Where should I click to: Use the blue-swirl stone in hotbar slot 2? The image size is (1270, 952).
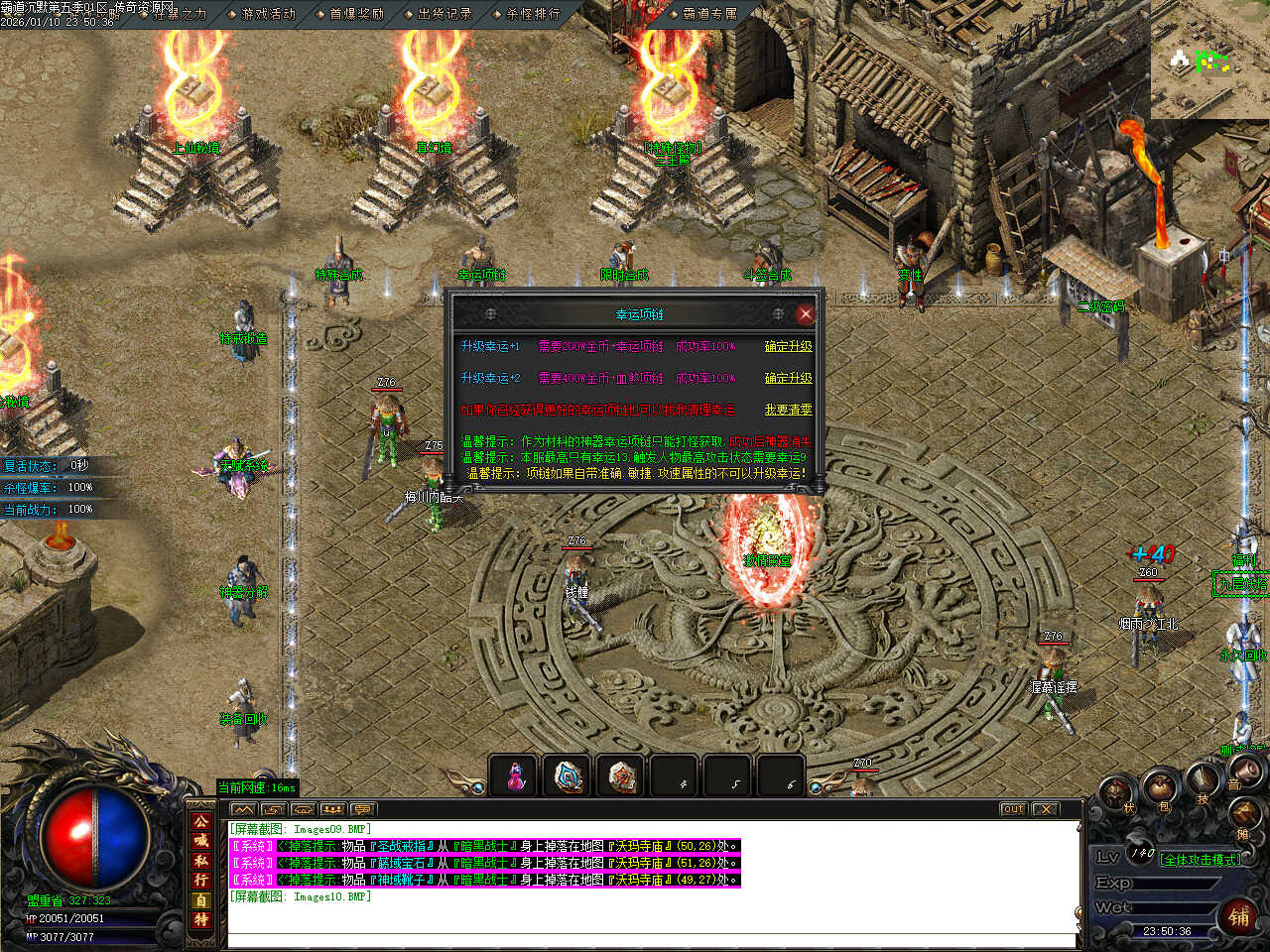click(x=569, y=776)
